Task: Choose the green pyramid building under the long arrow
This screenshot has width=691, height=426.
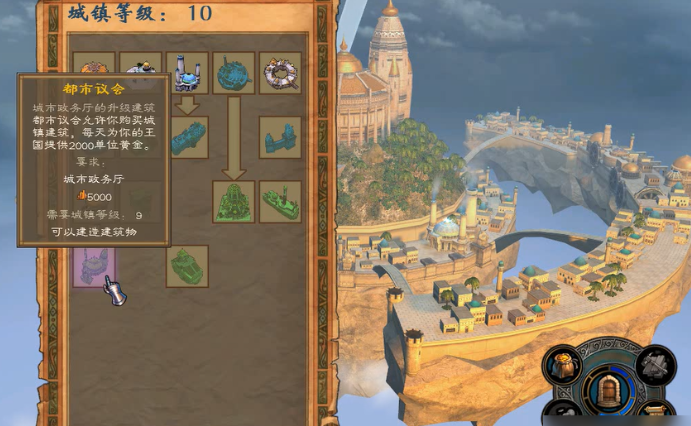Action: [234, 201]
